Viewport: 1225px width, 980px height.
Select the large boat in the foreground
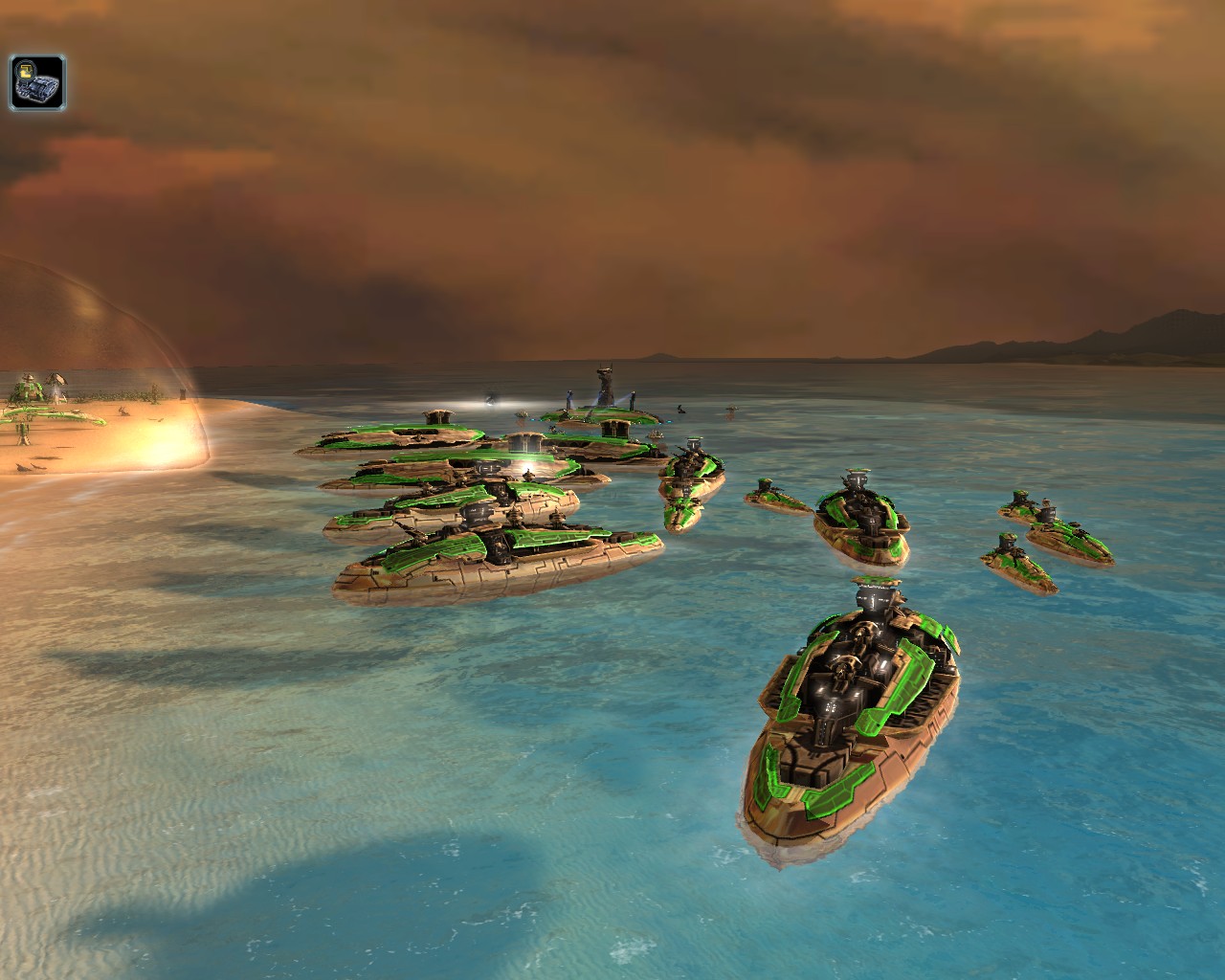tap(852, 708)
